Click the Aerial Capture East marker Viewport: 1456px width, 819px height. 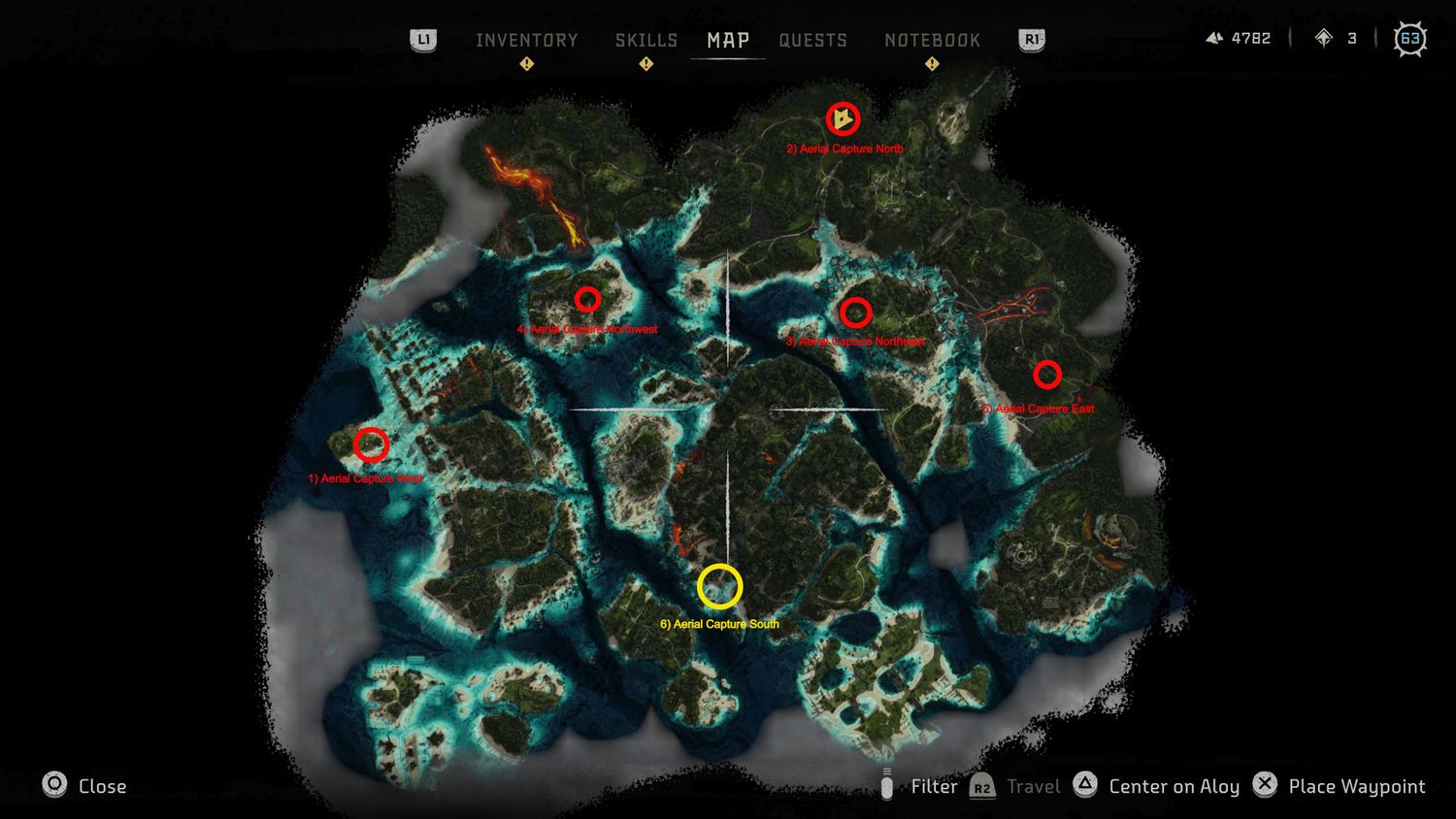pyautogui.click(x=1046, y=374)
